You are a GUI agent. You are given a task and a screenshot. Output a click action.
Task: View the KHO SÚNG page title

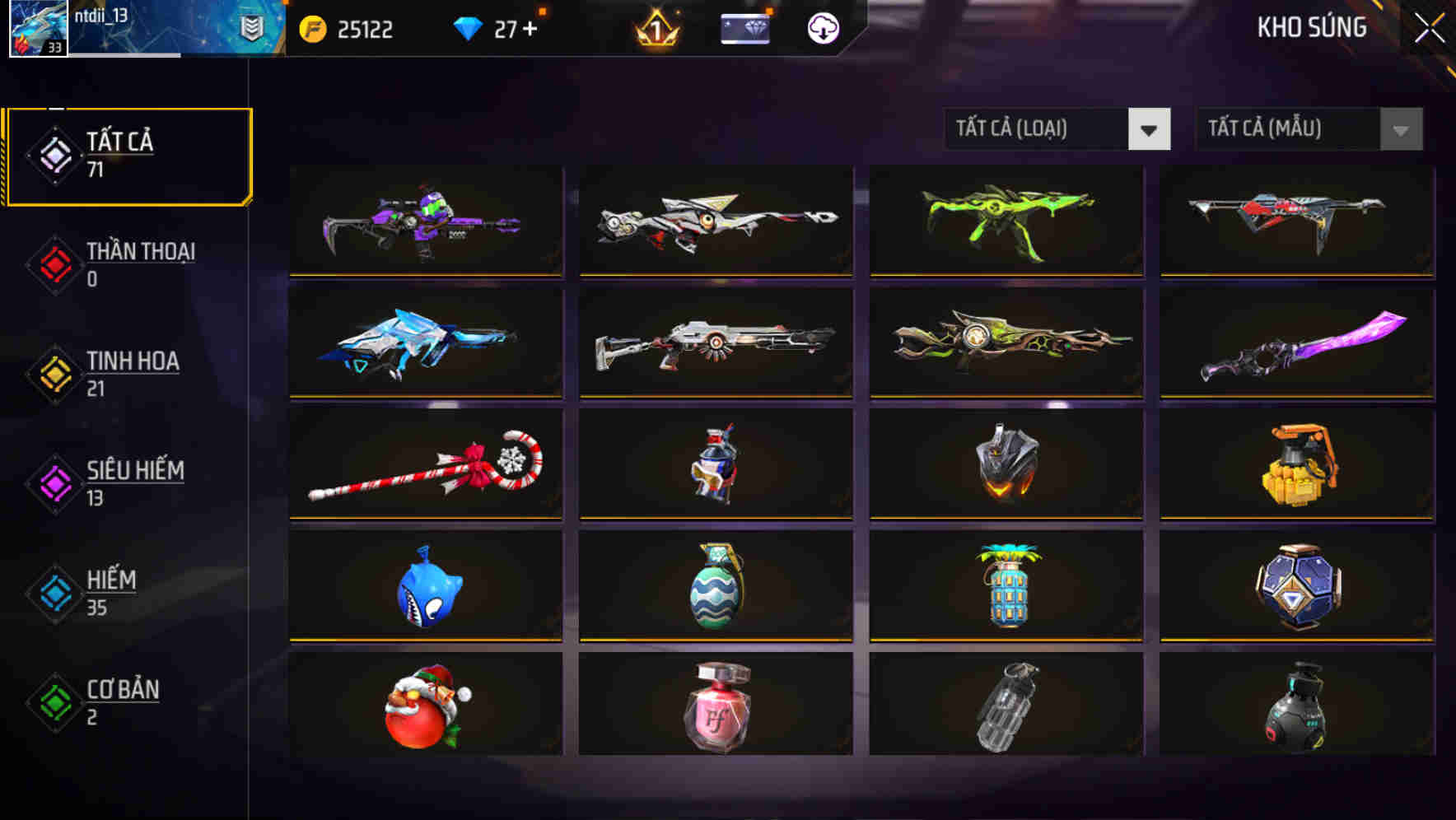tap(1310, 27)
